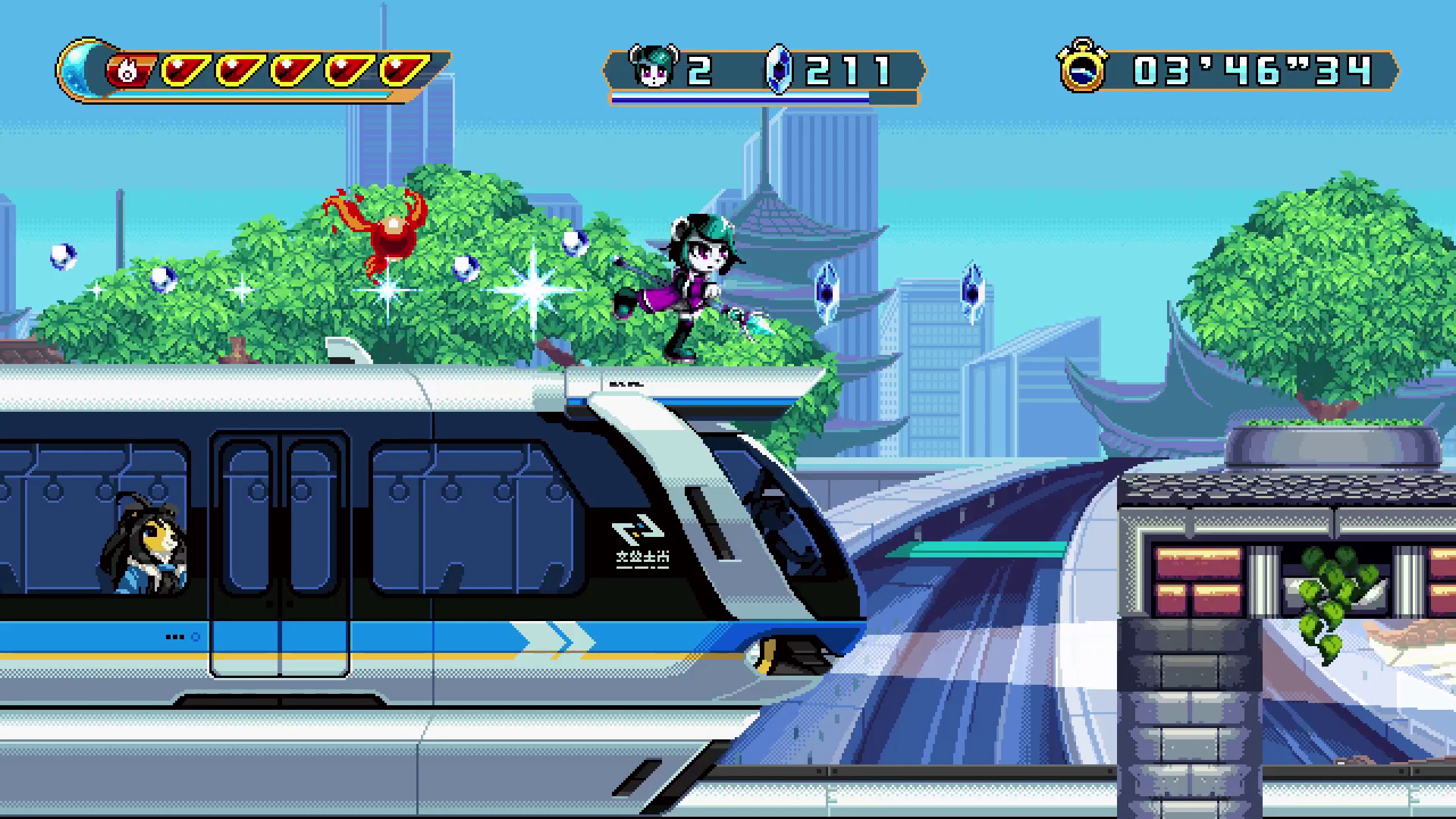1456x819 pixels.
Task: Click the timer reading 03'46"34
Action: (1251, 70)
